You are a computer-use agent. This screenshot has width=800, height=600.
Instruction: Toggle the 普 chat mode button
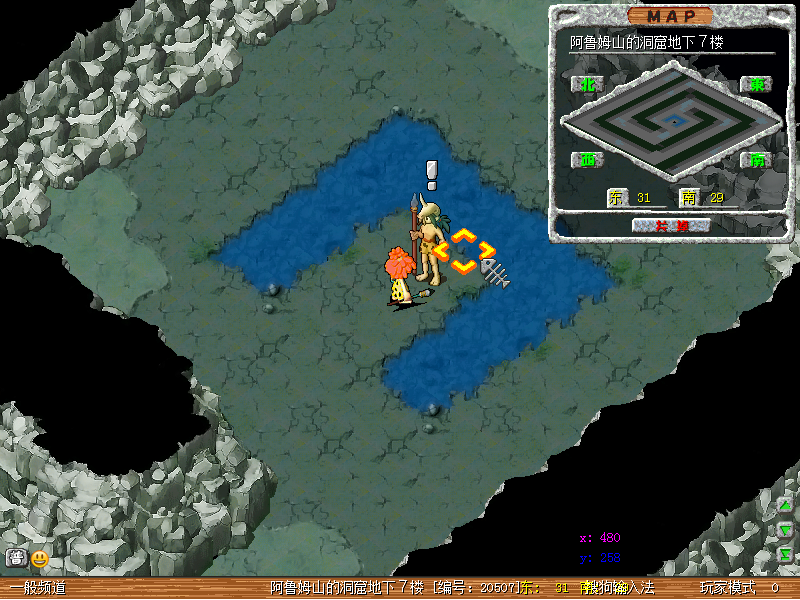16,558
